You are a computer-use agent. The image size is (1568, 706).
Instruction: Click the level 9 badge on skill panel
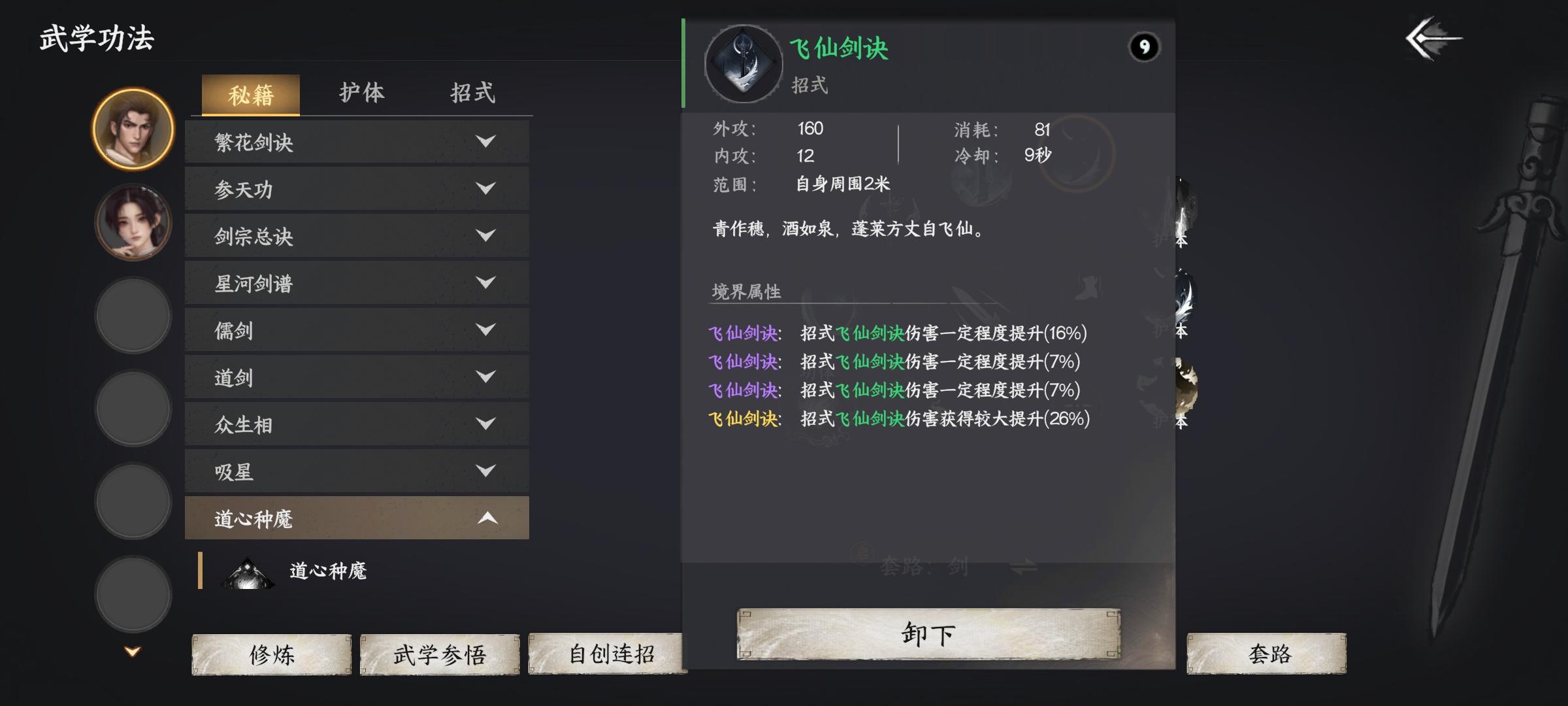[1145, 46]
